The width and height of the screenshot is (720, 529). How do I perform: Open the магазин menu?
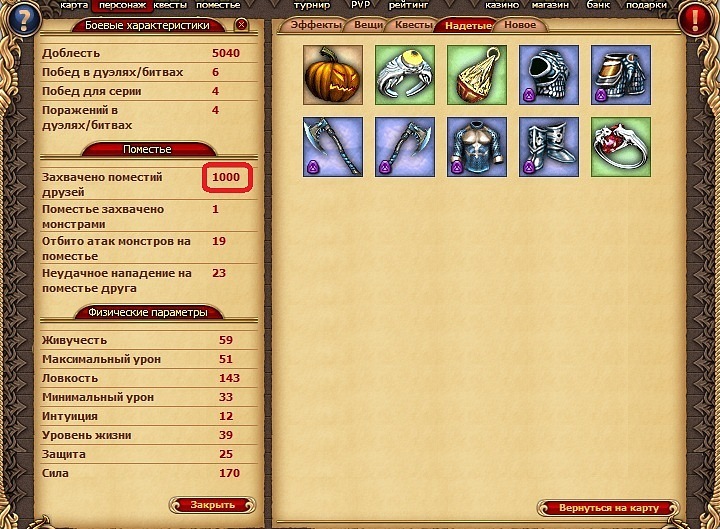point(554,5)
